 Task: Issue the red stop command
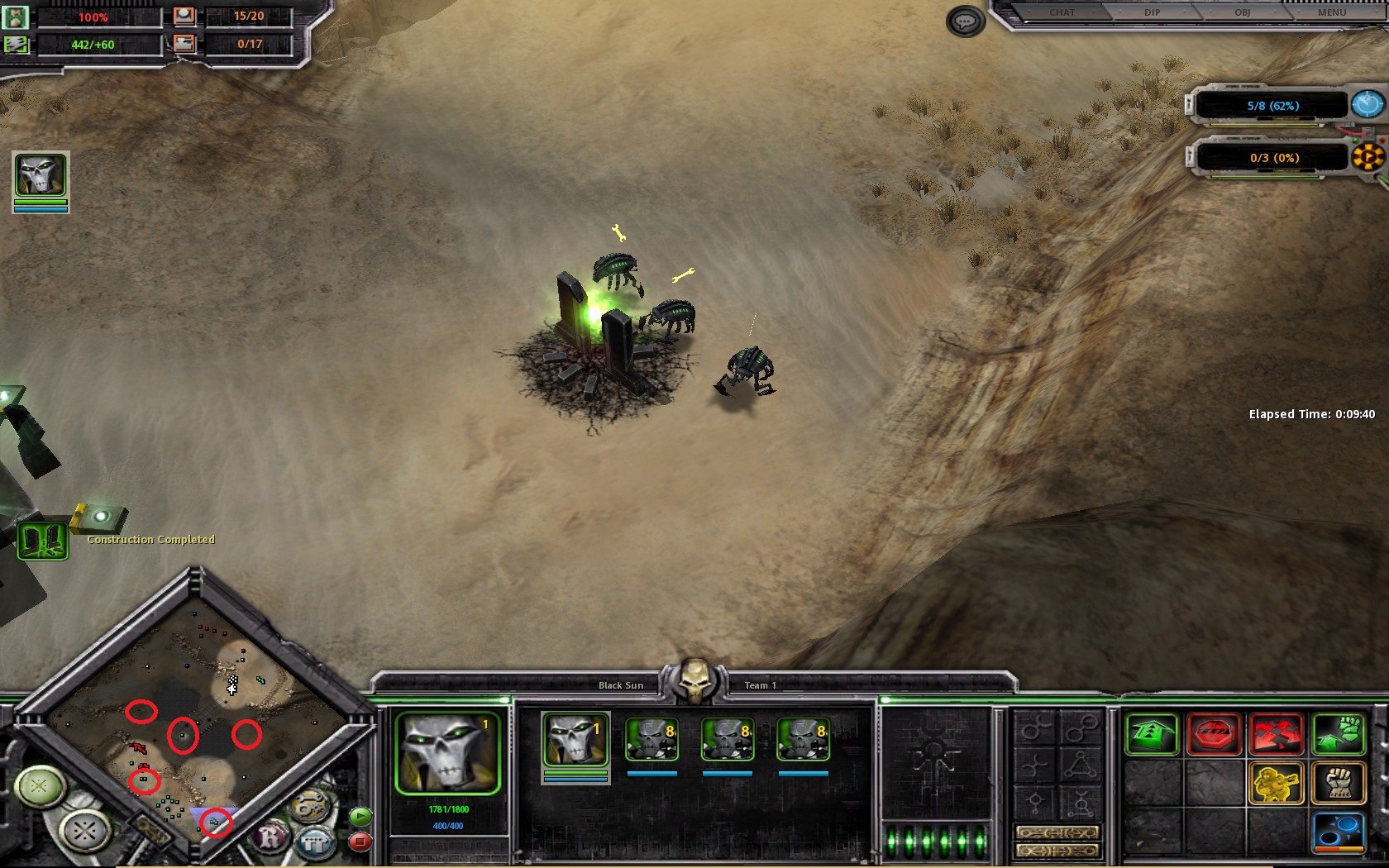[x=1213, y=734]
